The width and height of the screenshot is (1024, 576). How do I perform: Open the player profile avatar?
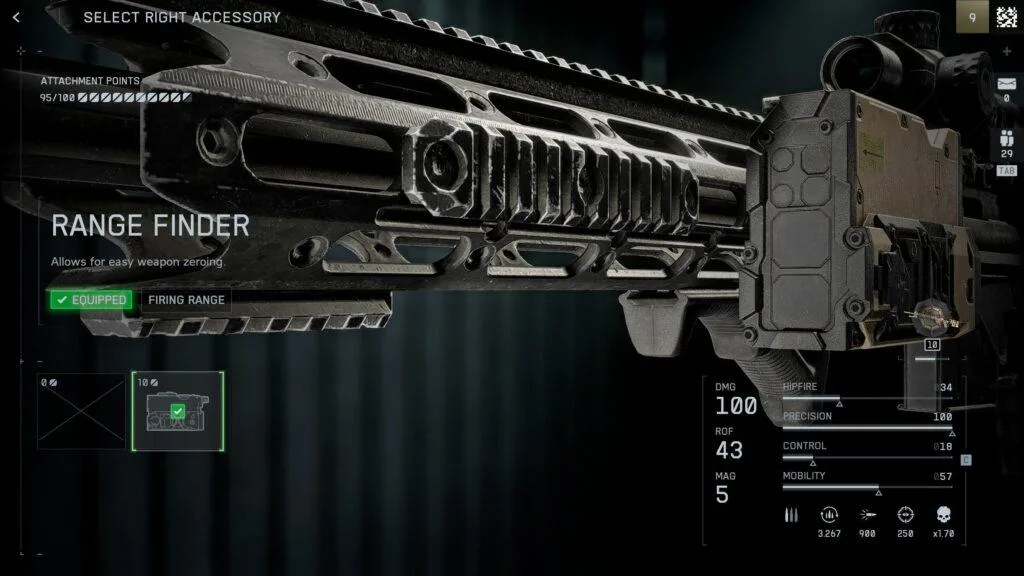point(1006,16)
